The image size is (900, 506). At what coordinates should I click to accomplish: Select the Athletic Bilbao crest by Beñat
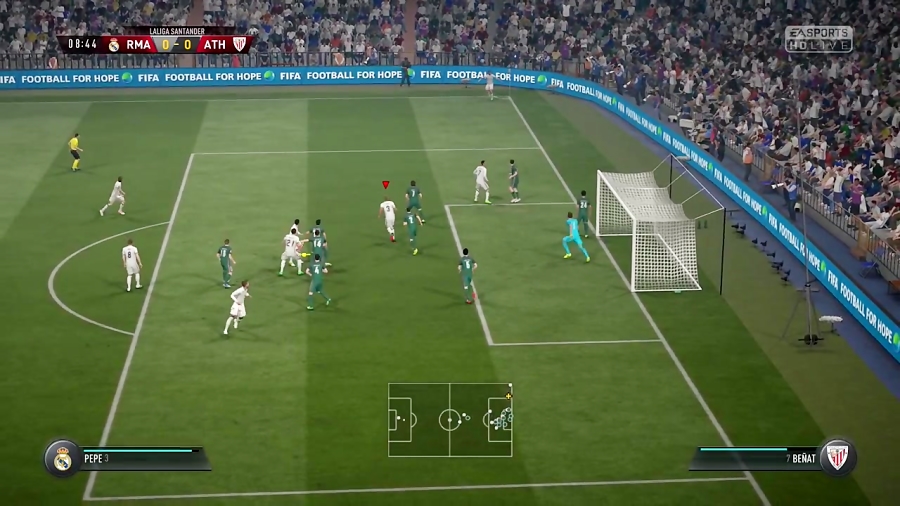[837, 457]
